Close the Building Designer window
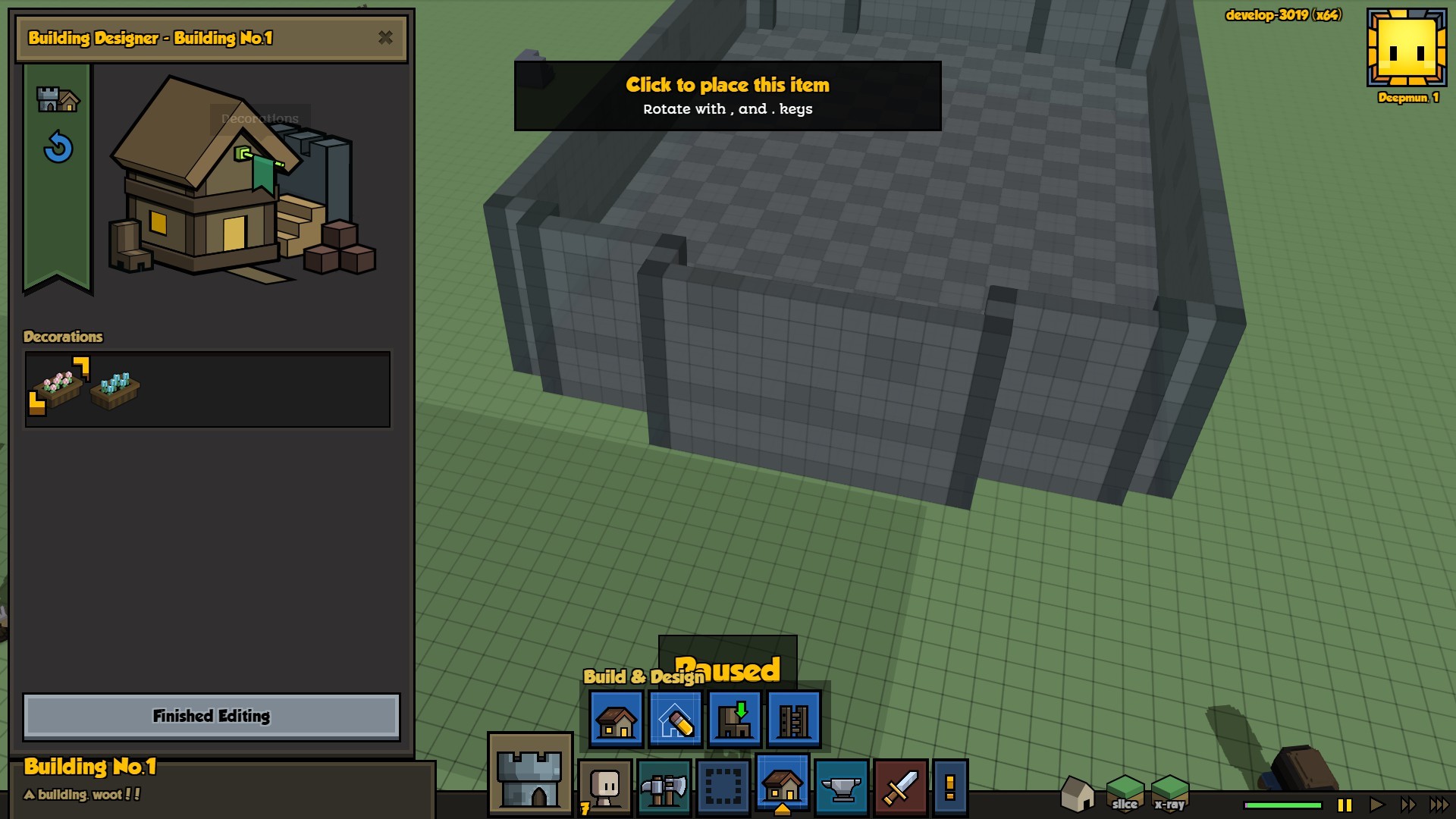The width and height of the screenshot is (1456, 819). [385, 37]
